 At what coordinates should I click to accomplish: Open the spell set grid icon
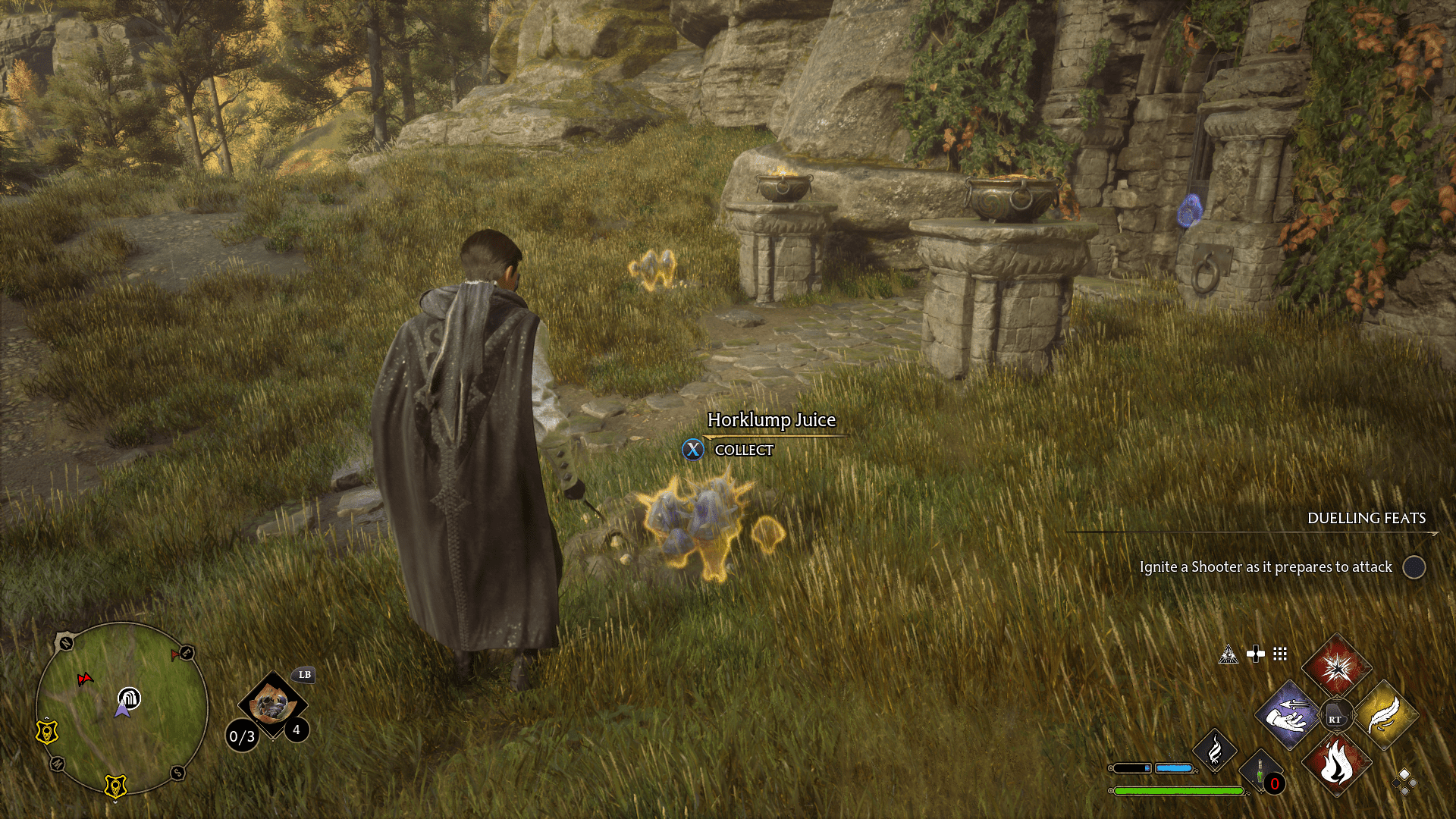pos(1279,654)
